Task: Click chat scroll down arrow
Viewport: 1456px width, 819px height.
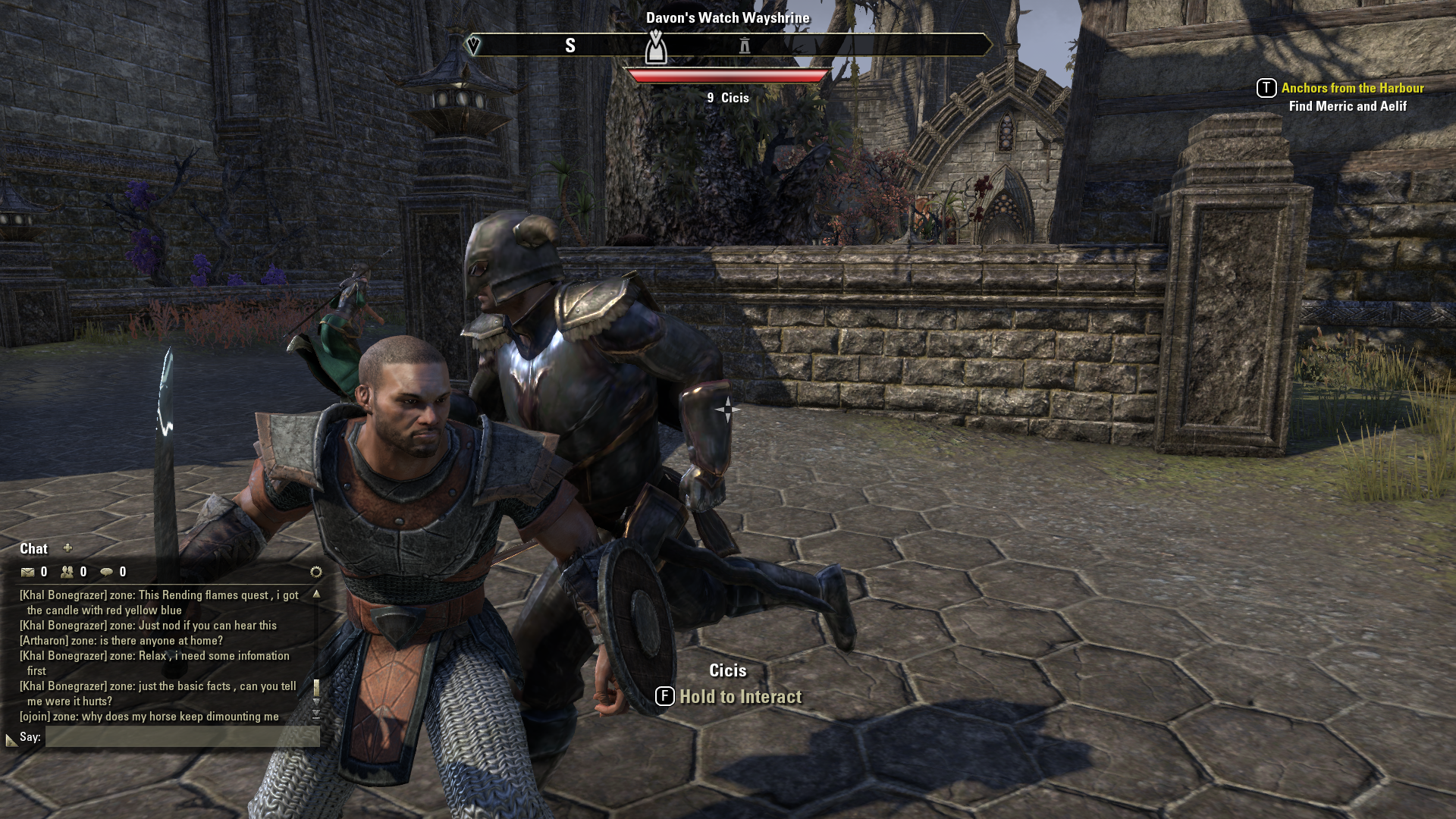Action: pos(316,702)
